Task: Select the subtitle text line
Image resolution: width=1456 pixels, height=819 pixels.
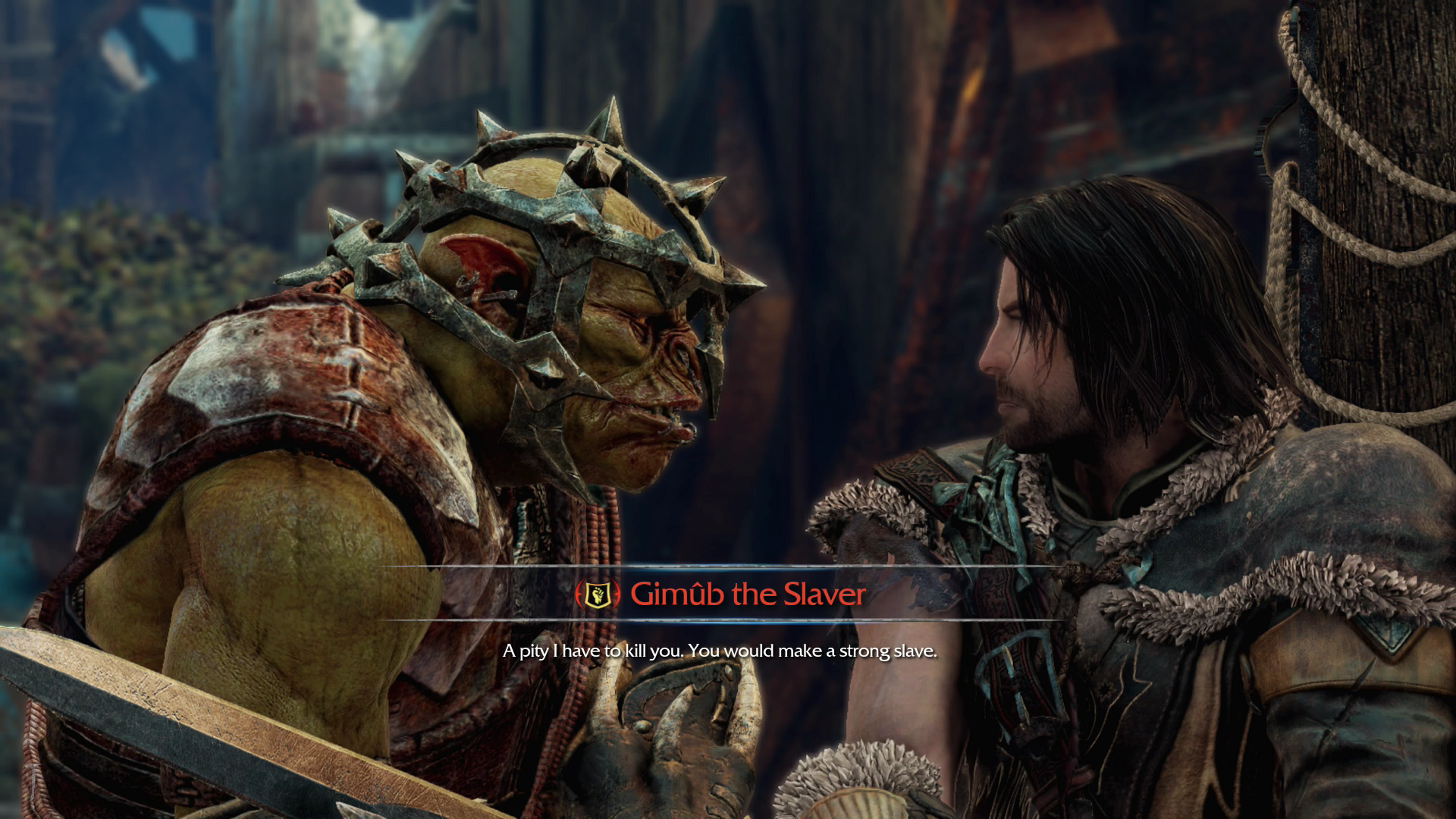Action: tap(720, 650)
